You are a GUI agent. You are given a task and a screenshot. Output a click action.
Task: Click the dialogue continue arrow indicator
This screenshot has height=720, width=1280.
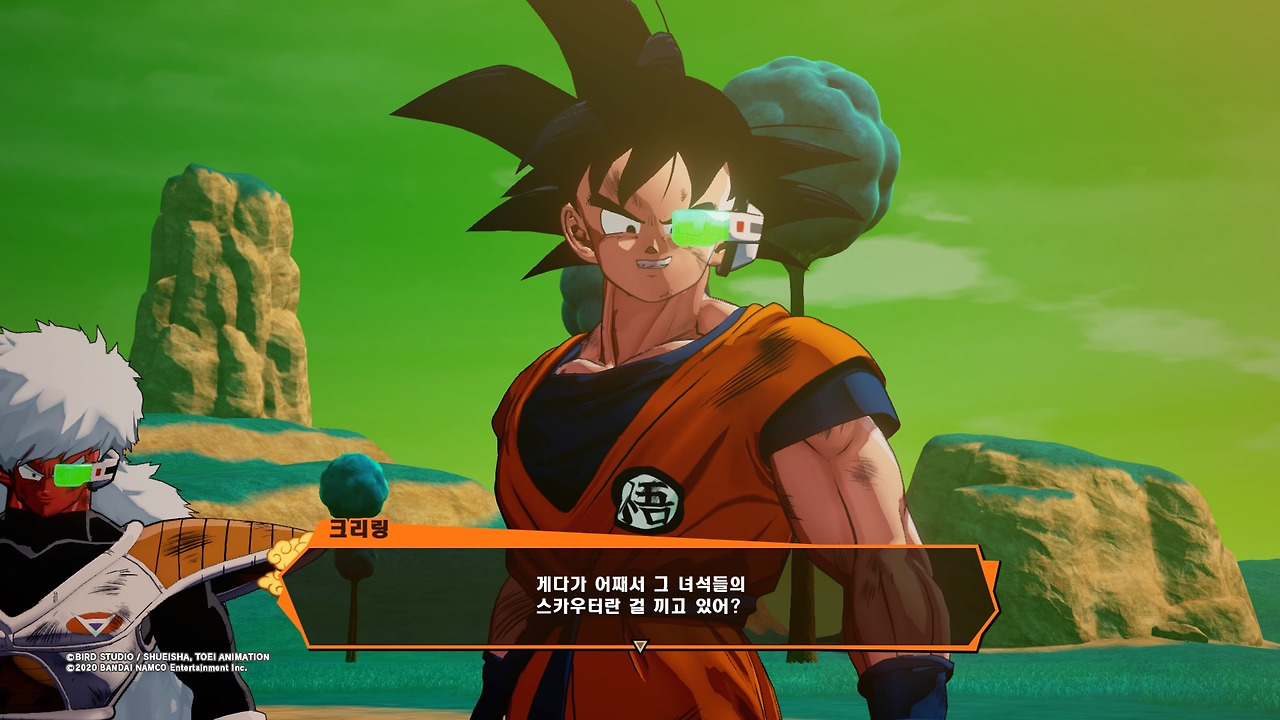[641, 647]
